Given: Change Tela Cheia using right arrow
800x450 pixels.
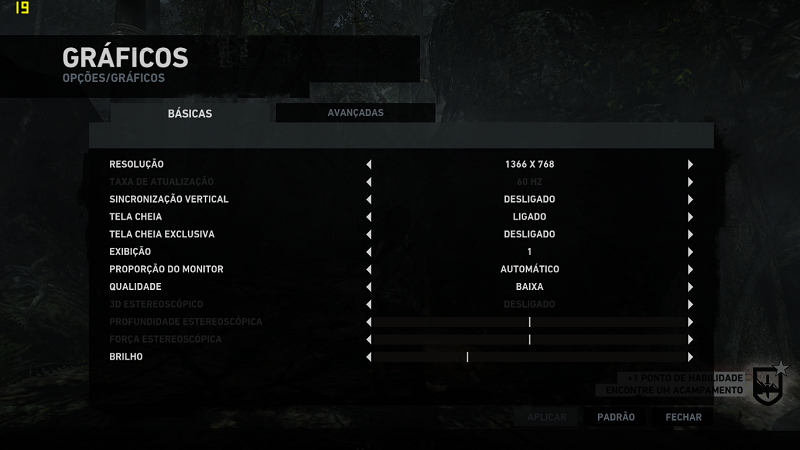Looking at the screenshot, I should click(690, 217).
